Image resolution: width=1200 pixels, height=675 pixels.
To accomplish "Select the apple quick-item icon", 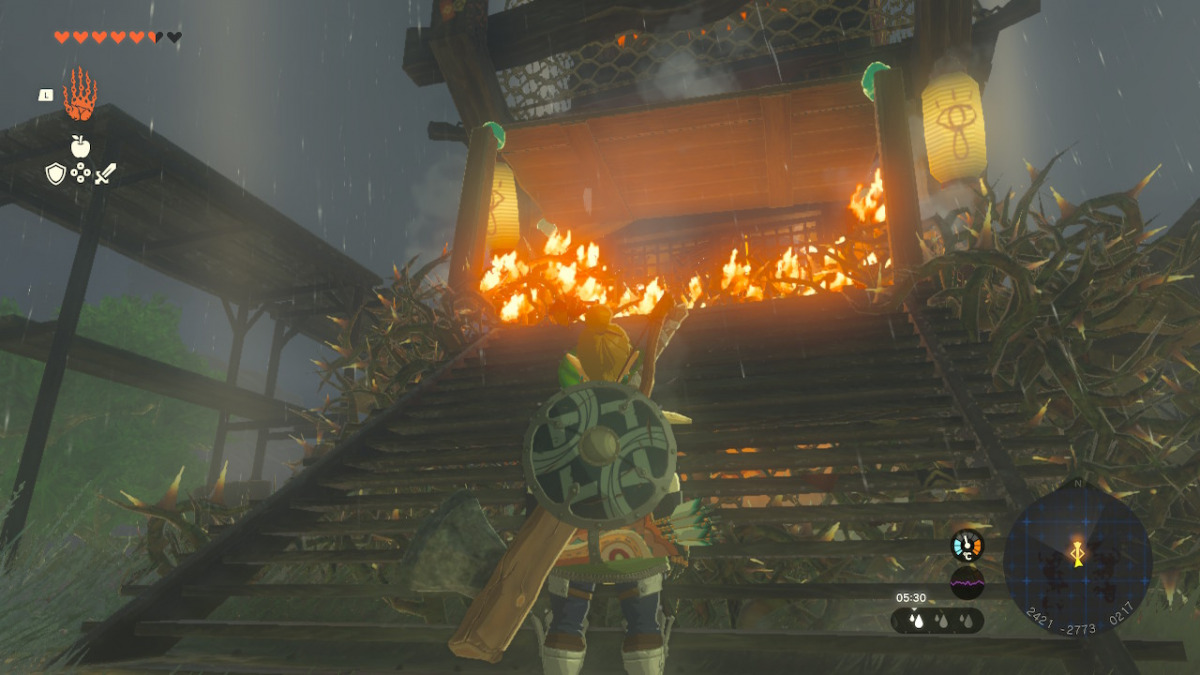I will (x=80, y=147).
